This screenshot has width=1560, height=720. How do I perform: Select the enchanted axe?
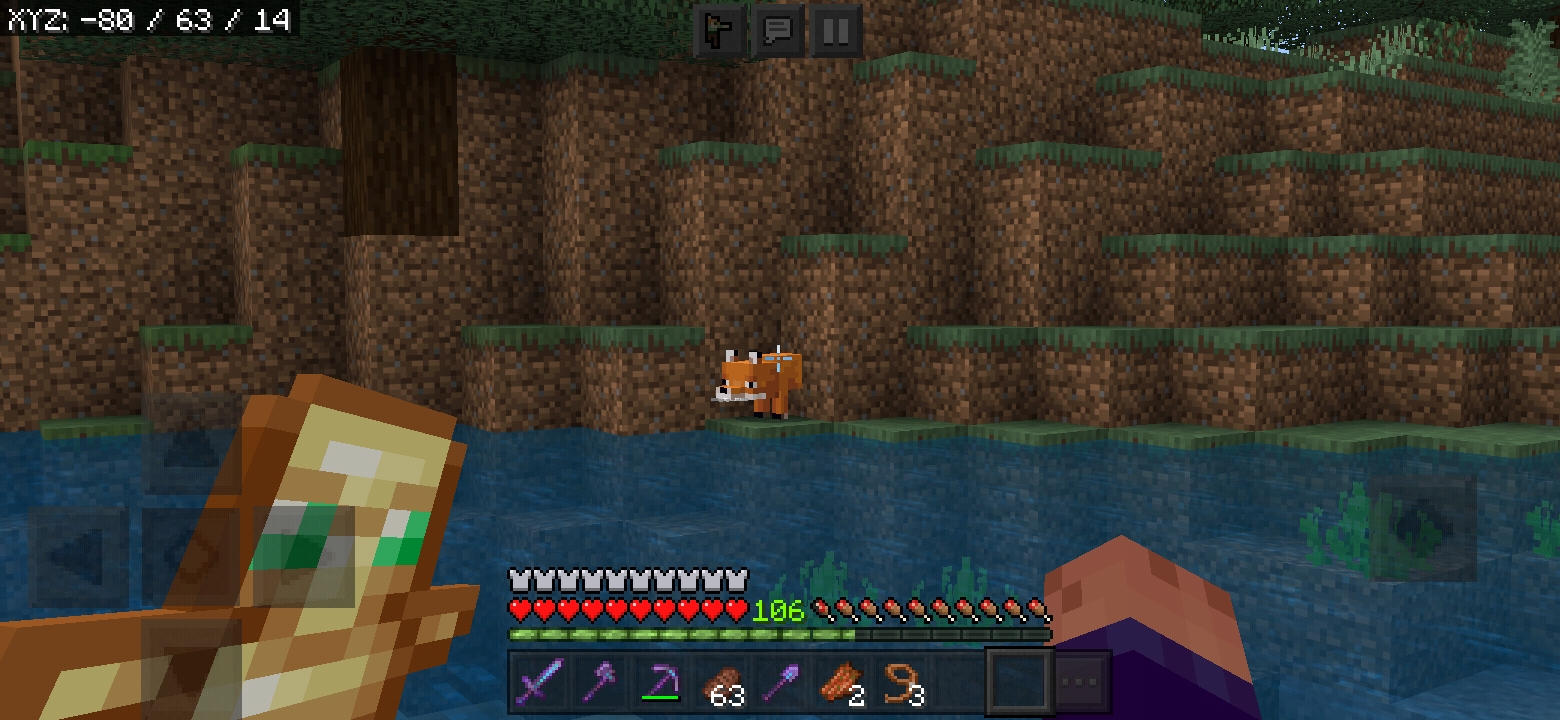point(601,682)
